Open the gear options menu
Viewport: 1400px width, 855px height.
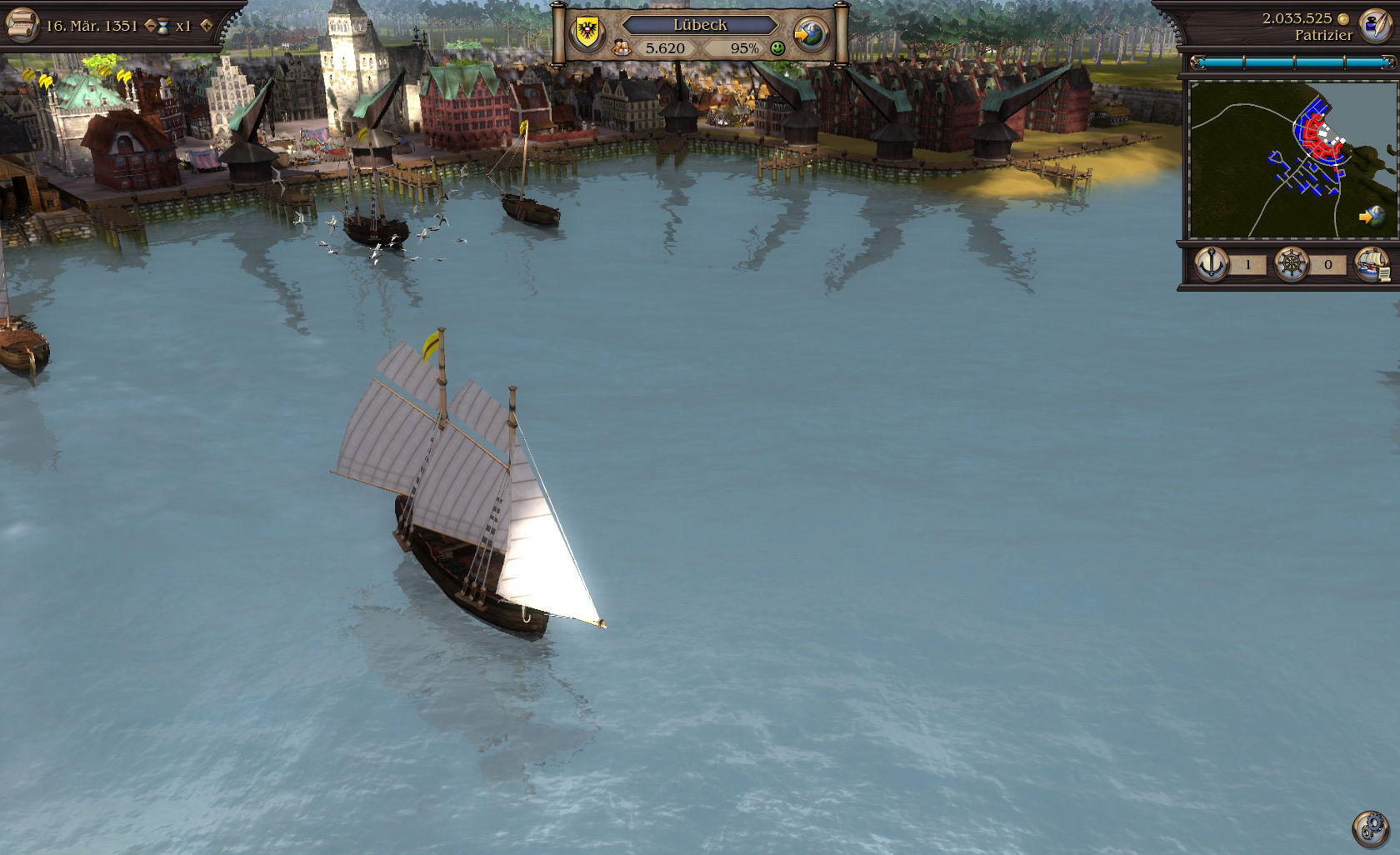pyautogui.click(x=1369, y=827)
